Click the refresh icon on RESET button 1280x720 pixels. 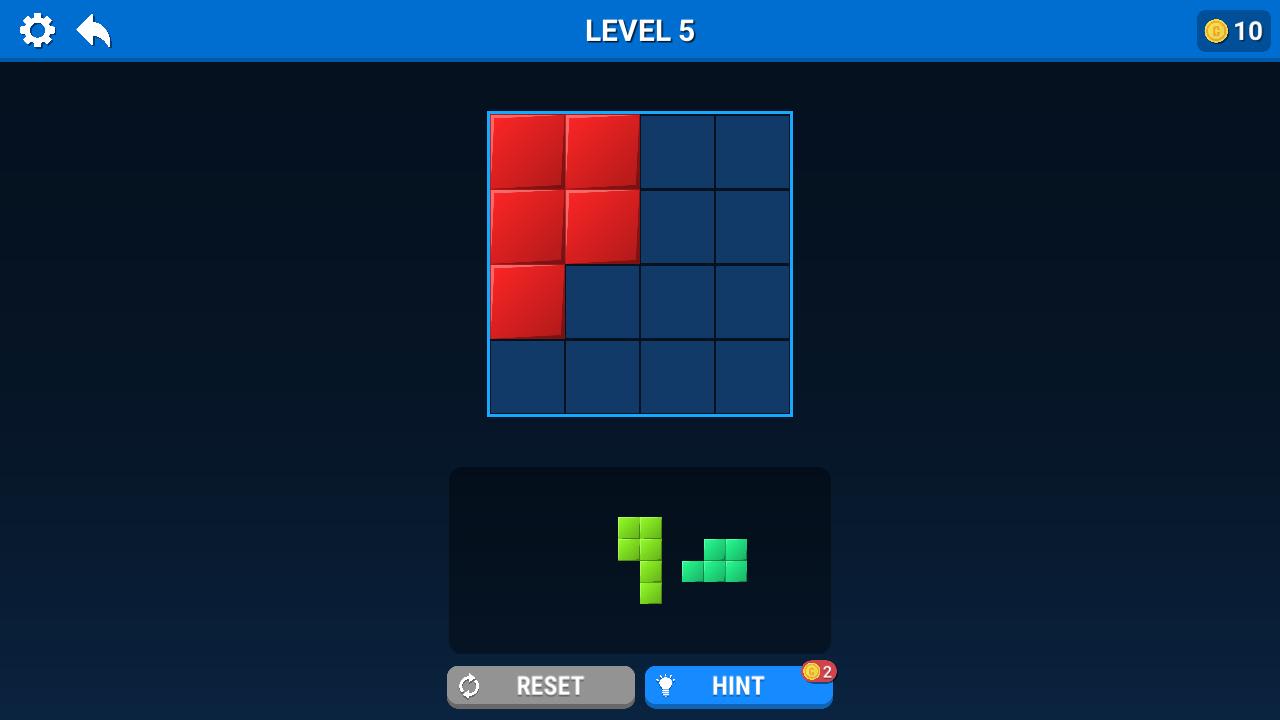pos(470,686)
